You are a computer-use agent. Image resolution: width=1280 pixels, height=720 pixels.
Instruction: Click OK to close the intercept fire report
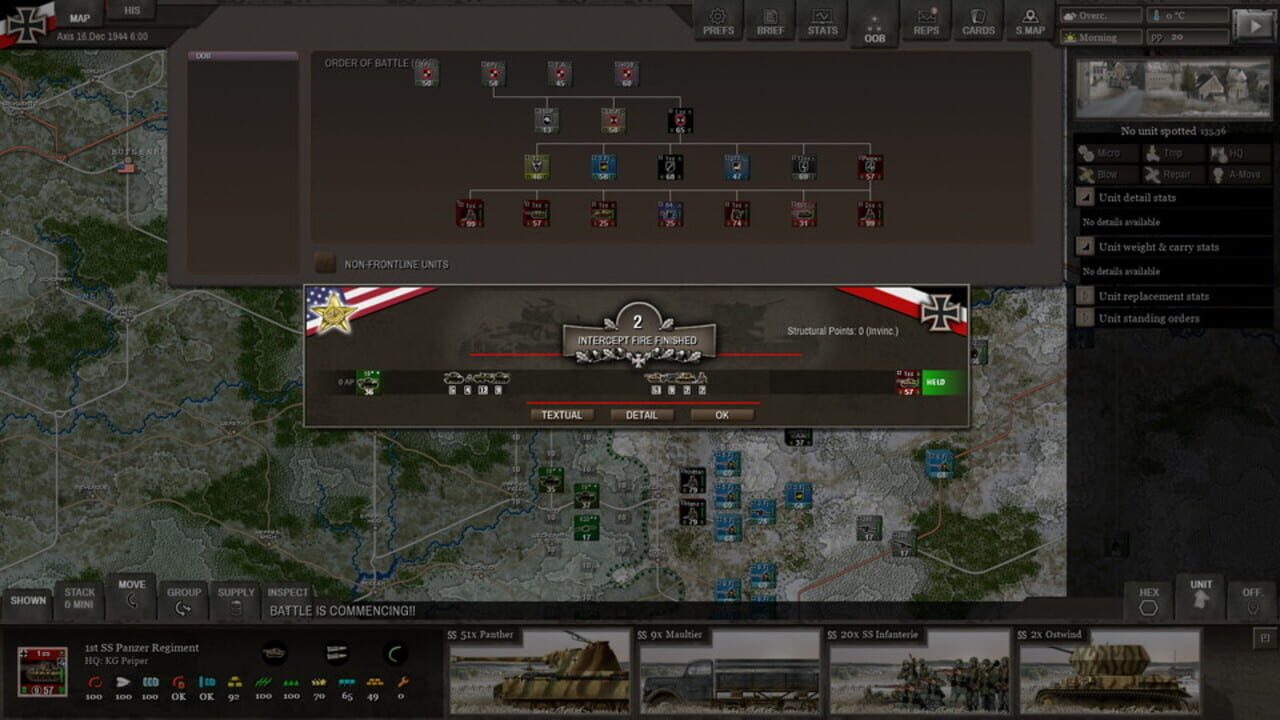point(723,414)
